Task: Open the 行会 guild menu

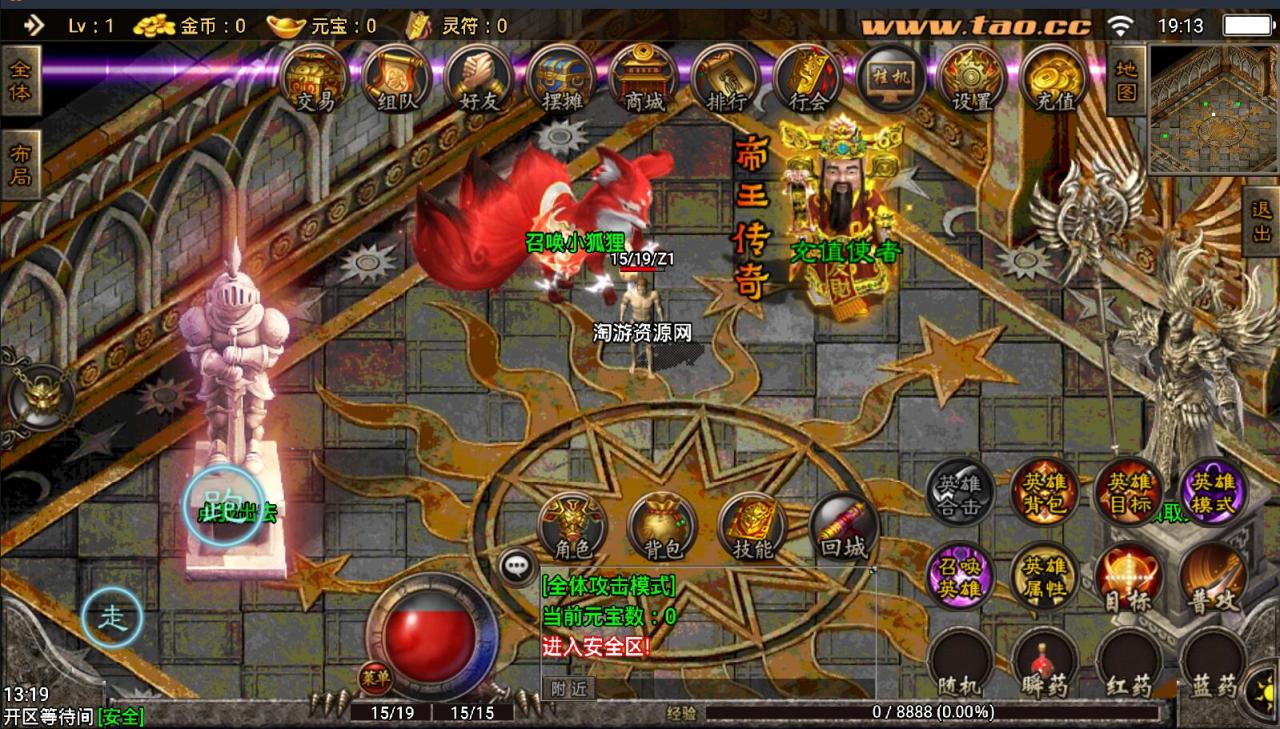Action: [808, 78]
